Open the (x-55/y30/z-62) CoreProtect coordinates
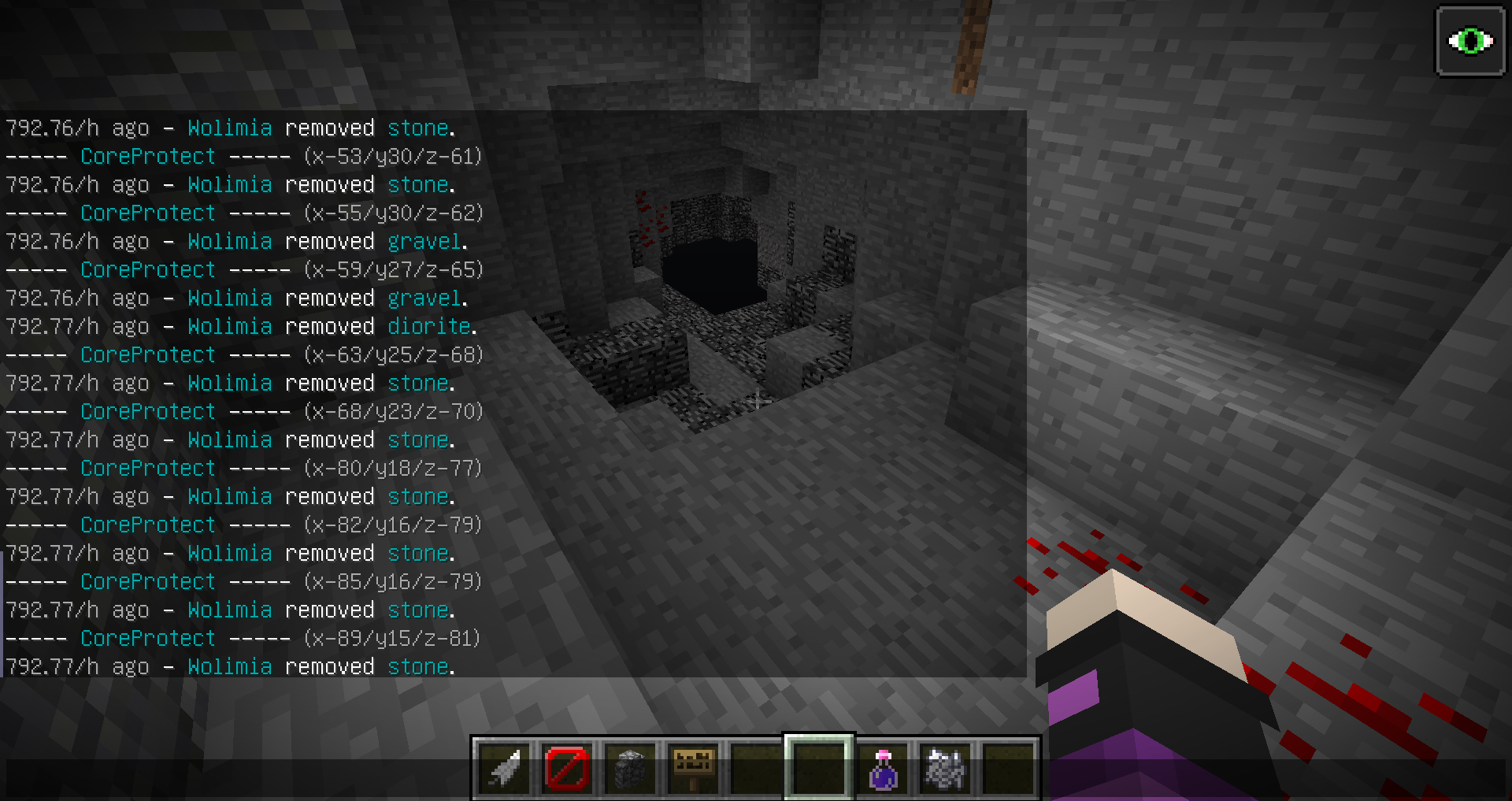 click(x=393, y=213)
